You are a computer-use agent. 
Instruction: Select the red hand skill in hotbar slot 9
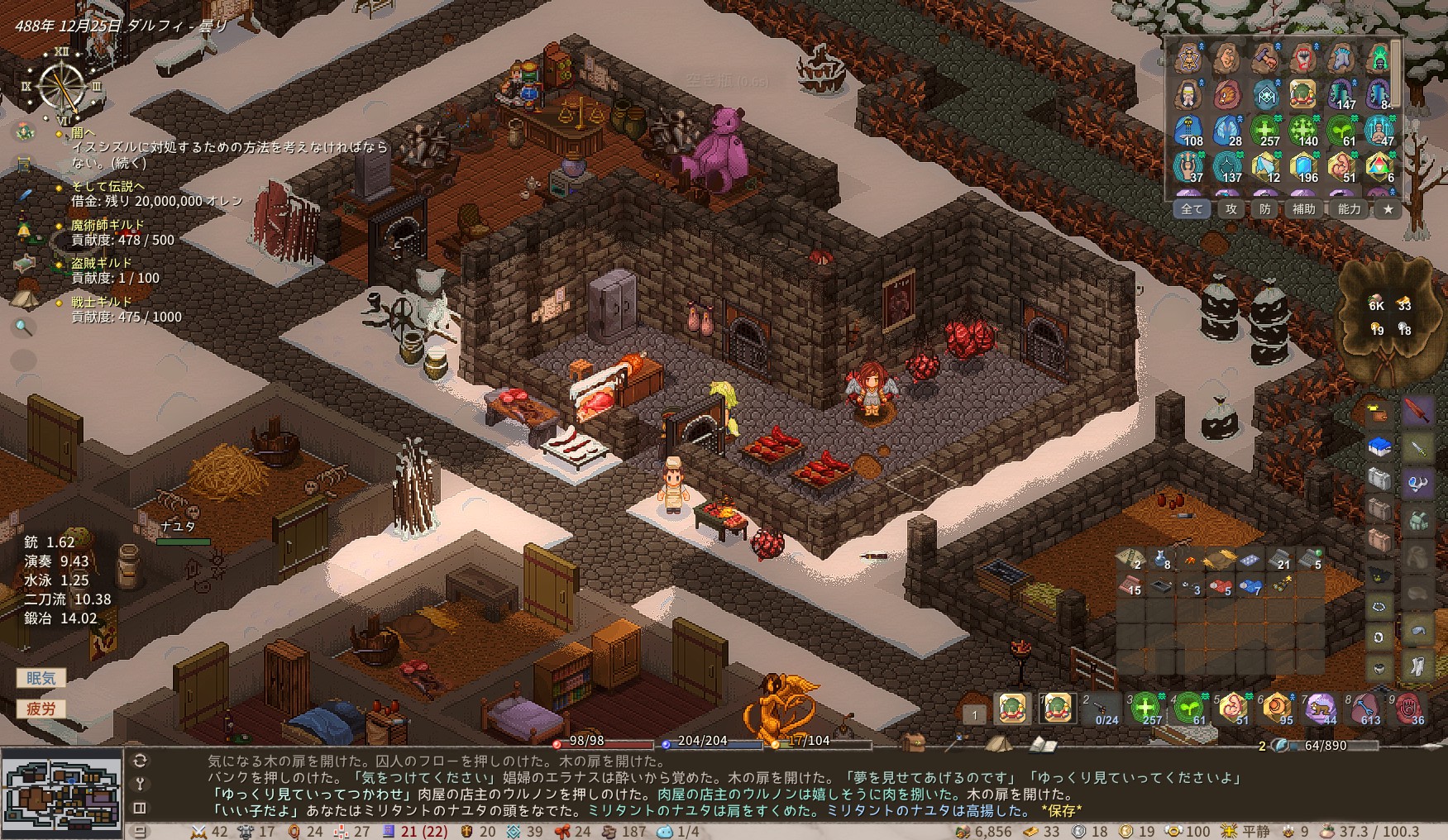[x=1409, y=709]
